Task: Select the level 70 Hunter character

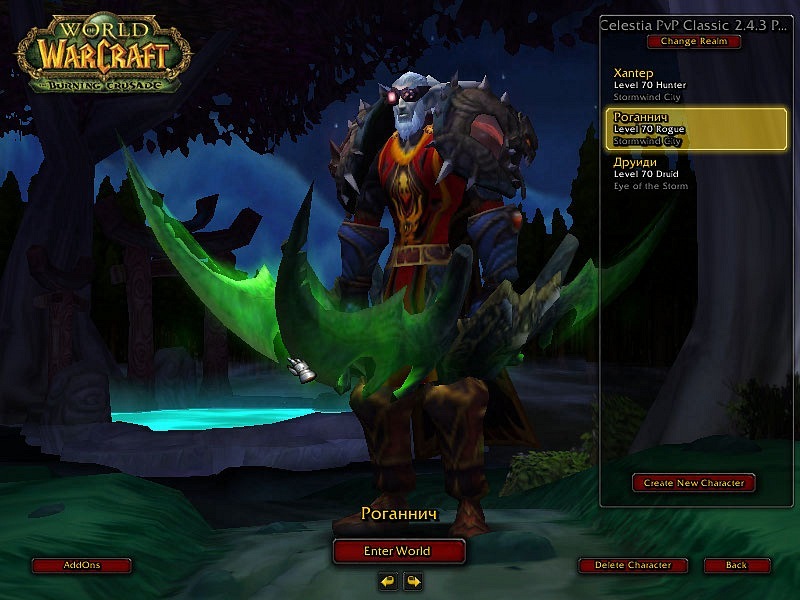Action: point(690,84)
